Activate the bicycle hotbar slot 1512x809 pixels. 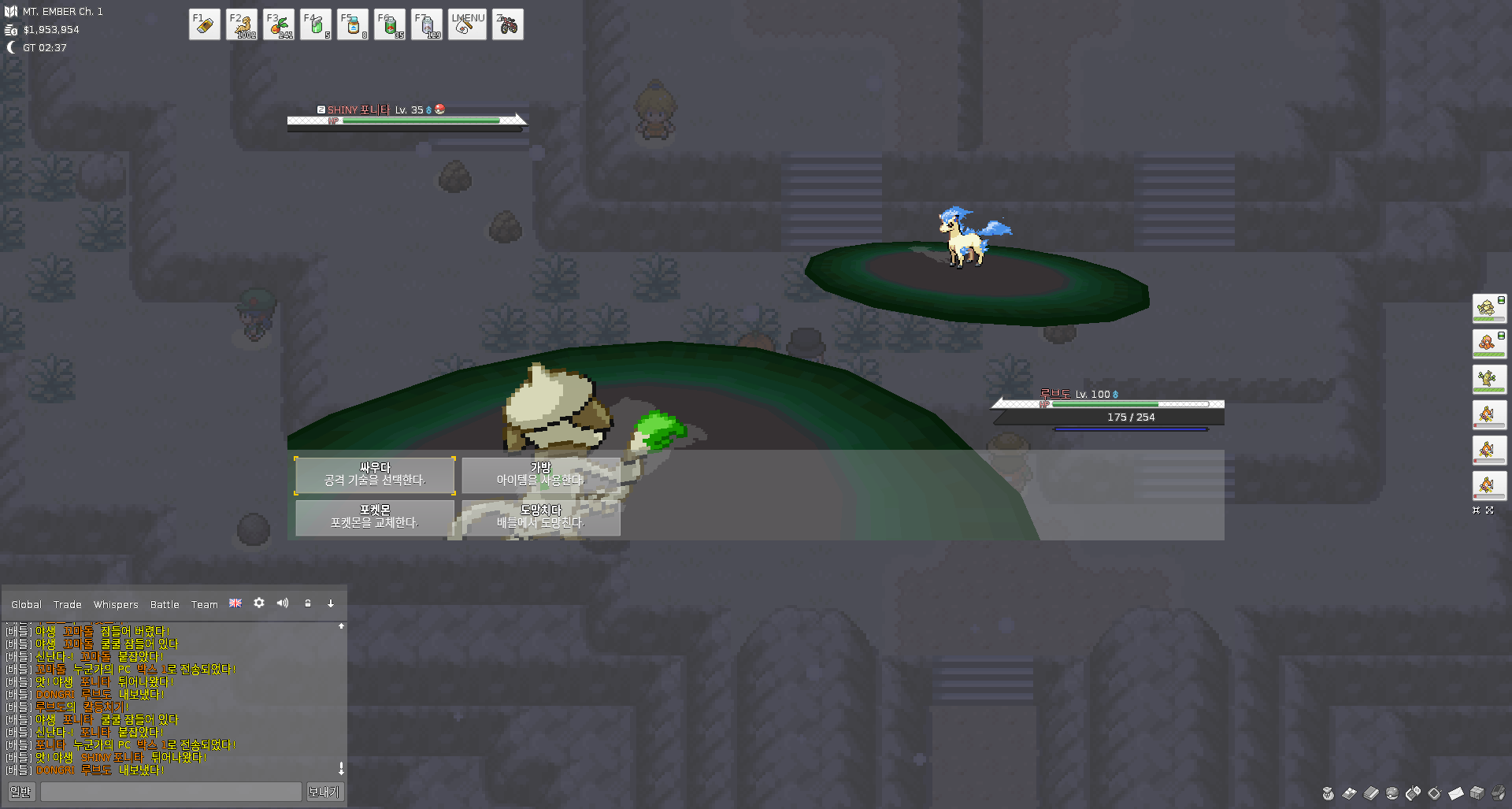pos(508,24)
